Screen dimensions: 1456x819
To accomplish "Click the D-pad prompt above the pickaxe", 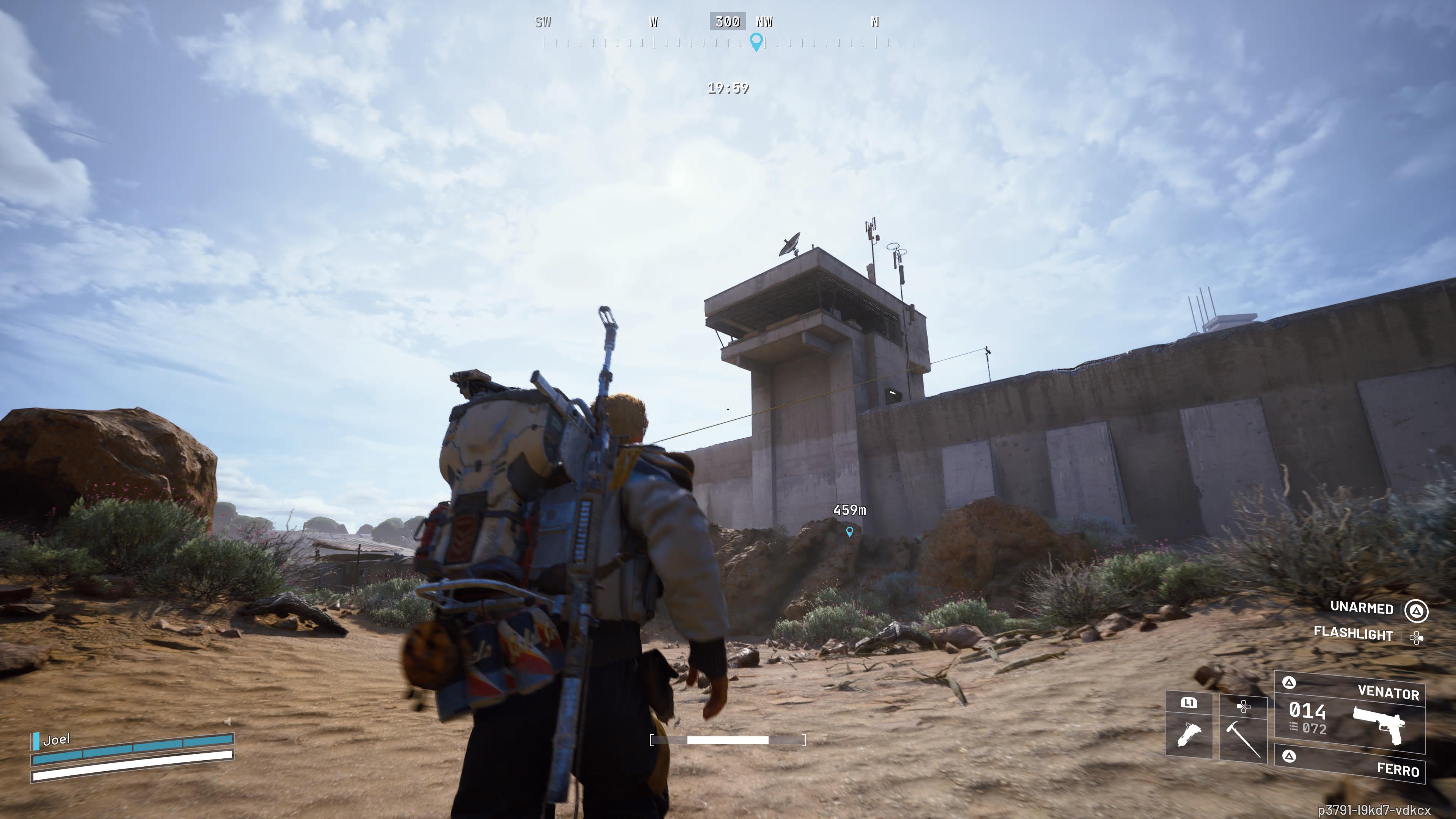I will click(x=1244, y=707).
